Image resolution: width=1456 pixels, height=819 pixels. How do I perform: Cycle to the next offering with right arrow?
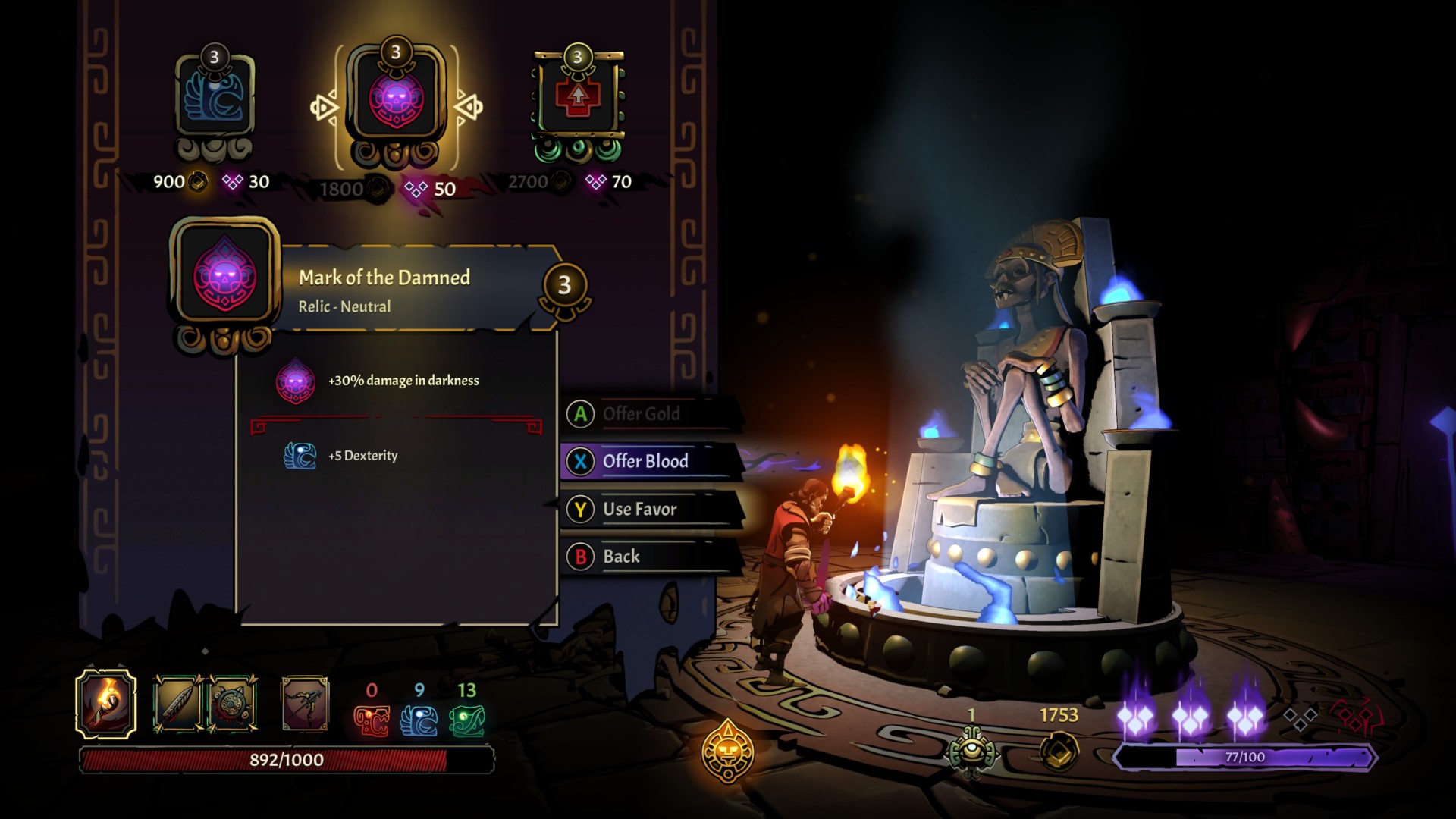coord(469,107)
